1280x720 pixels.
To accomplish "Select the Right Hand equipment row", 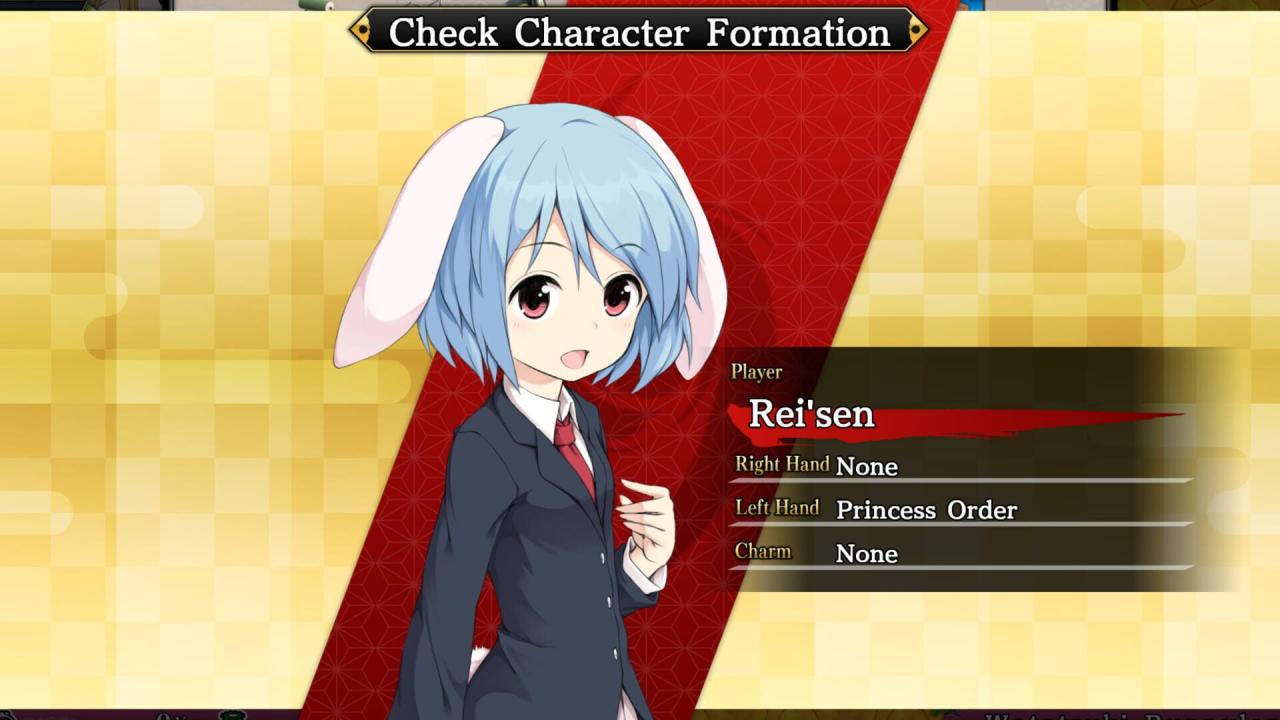I will [960, 466].
